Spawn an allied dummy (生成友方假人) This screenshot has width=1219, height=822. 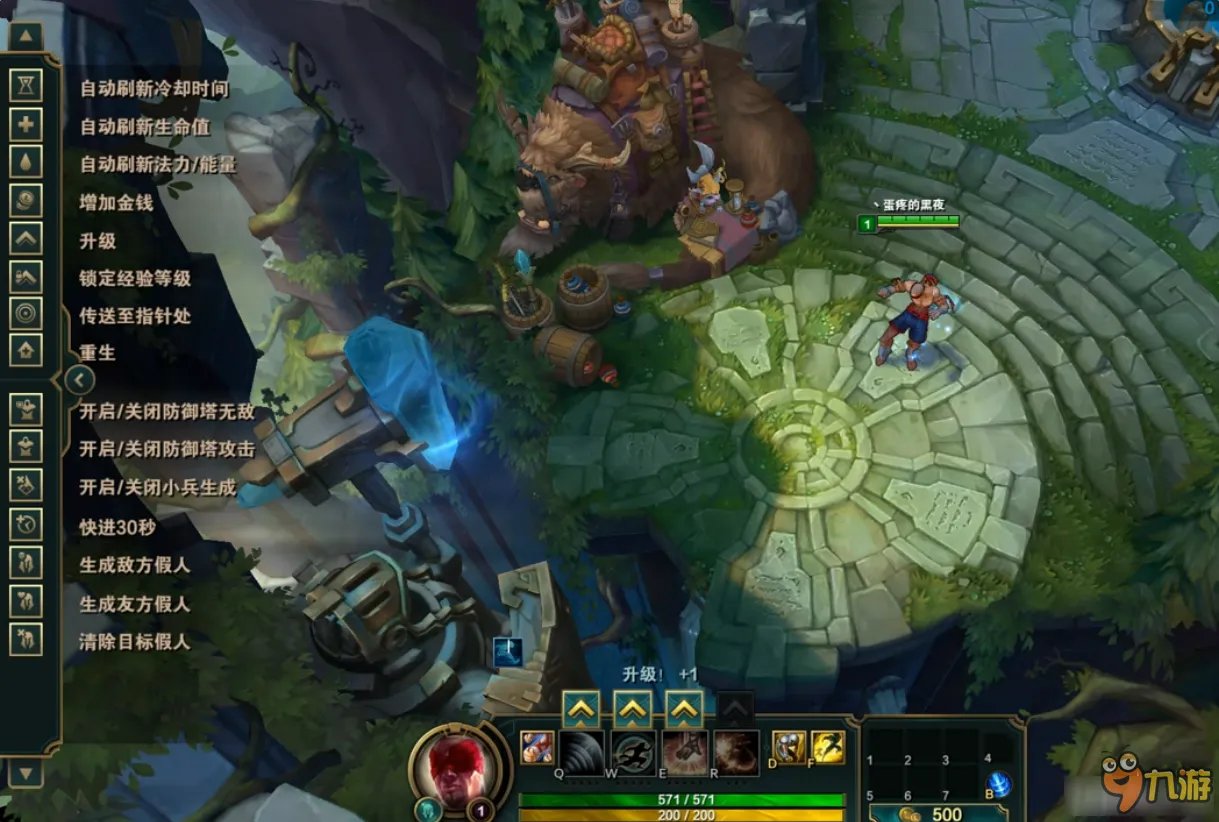click(x=26, y=601)
